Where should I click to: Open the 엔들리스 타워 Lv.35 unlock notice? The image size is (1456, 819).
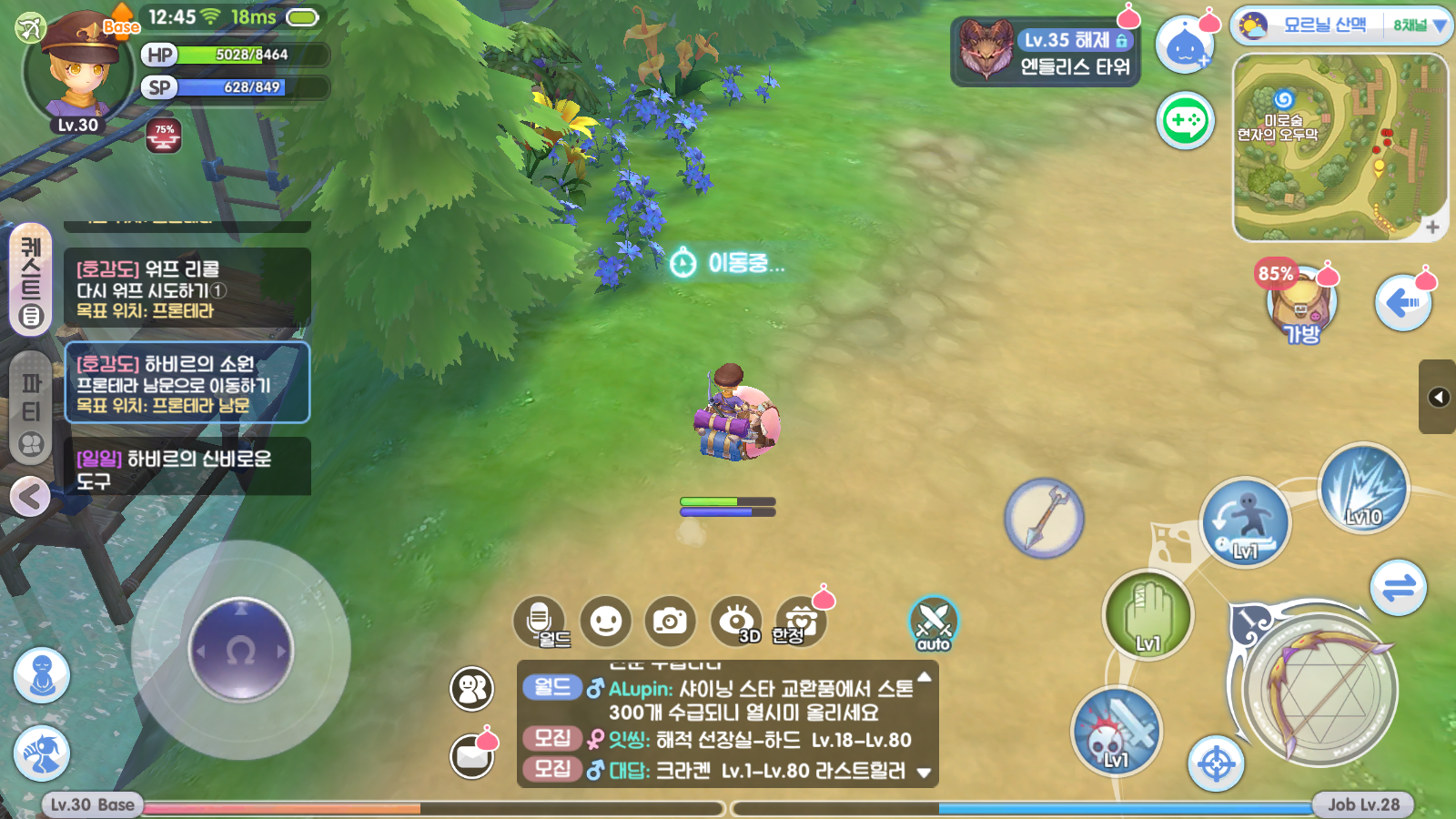[1046, 53]
